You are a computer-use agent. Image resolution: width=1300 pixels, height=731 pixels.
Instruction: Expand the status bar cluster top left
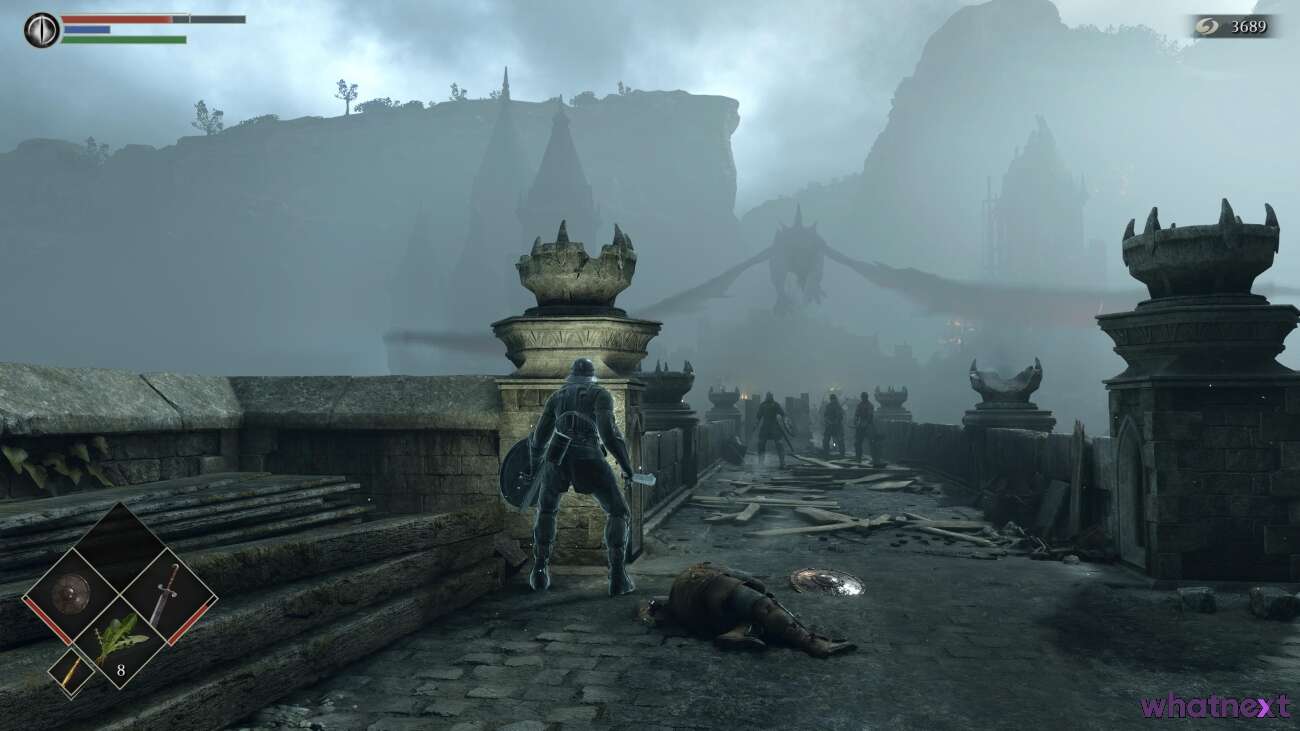coord(120,28)
